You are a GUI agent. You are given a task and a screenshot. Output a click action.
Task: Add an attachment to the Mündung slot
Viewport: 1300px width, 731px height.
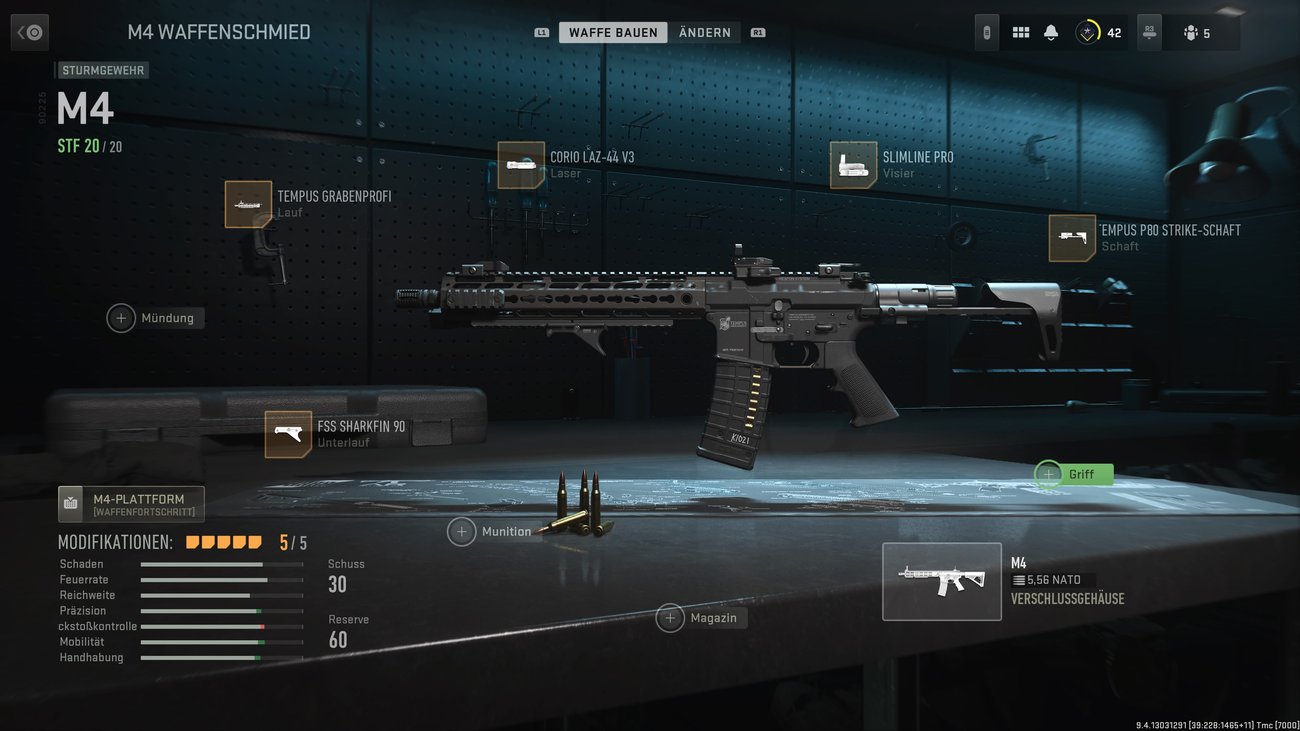121,317
